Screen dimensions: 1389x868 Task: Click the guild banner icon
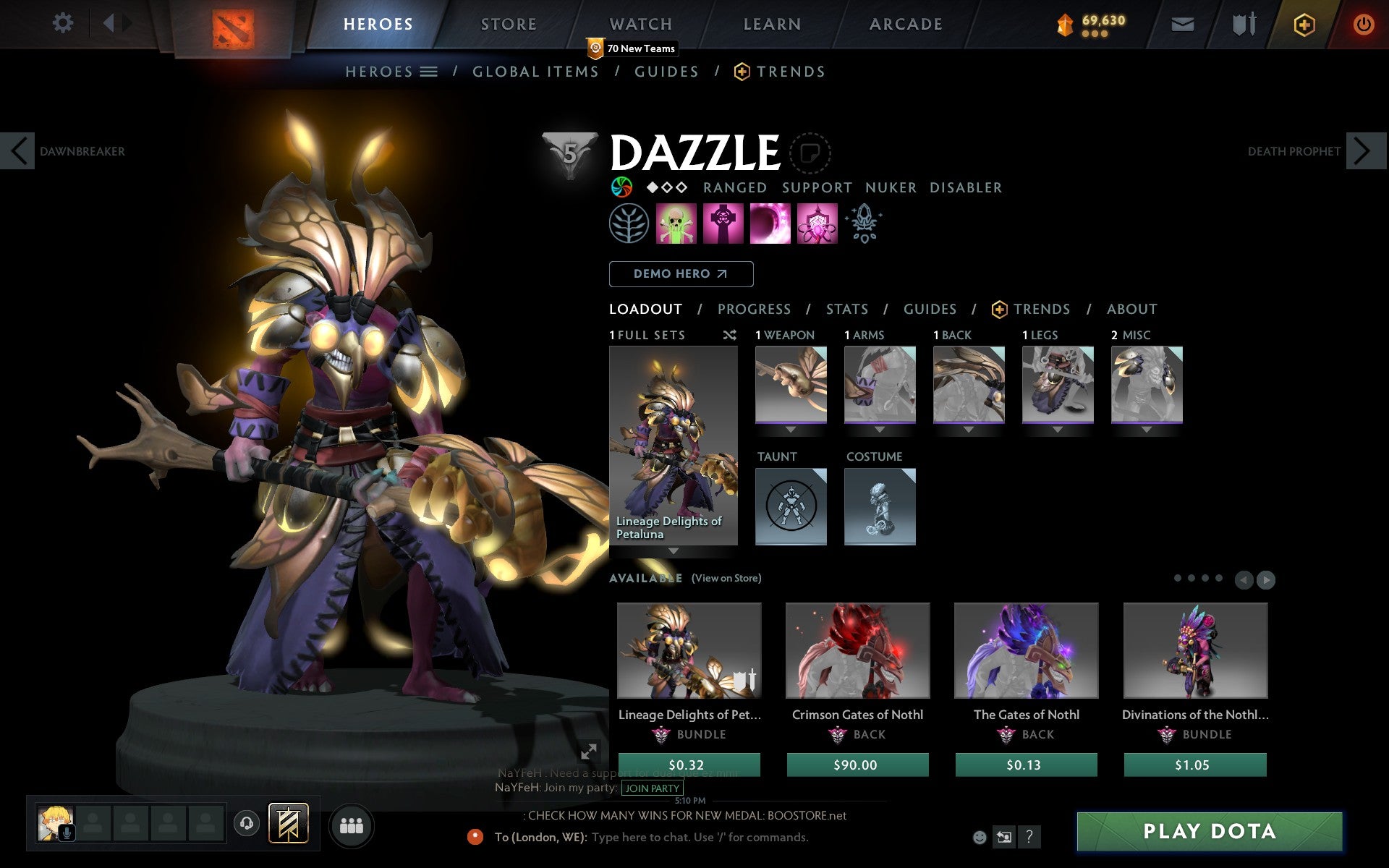pyautogui.click(x=288, y=822)
